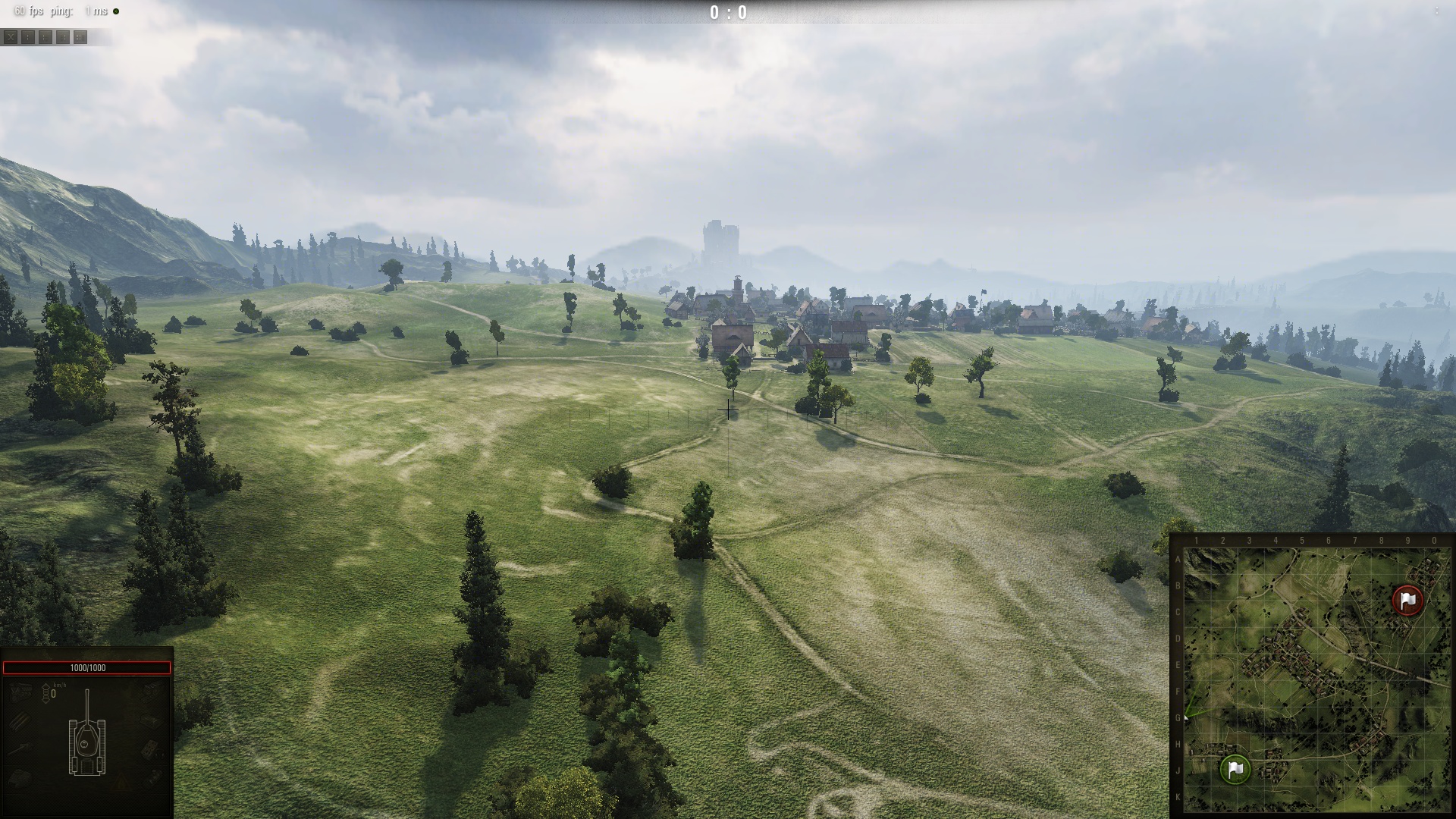The image size is (1456, 819).
Task: Click the red enemy base flag on minimap
Action: tap(1407, 601)
